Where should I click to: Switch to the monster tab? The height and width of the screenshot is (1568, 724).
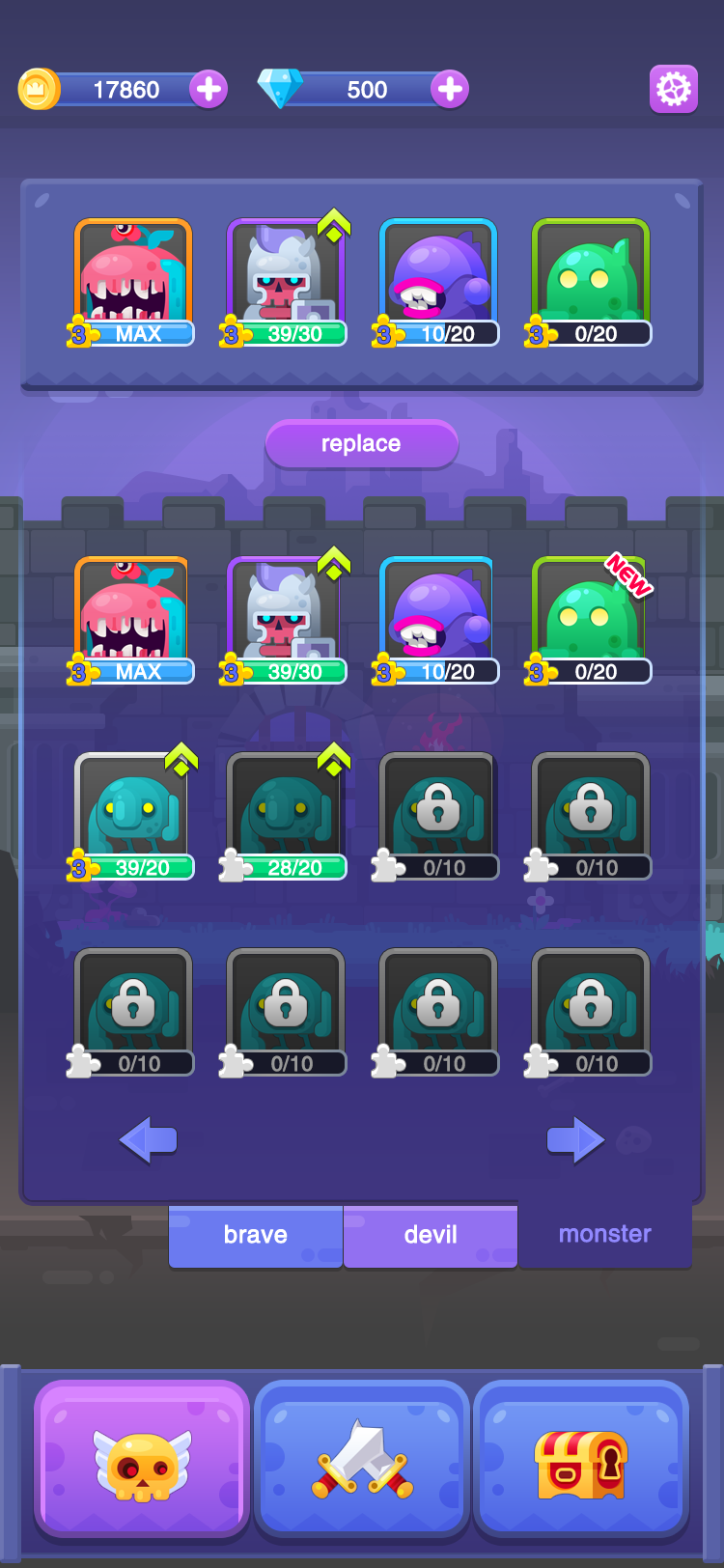pos(605,1234)
